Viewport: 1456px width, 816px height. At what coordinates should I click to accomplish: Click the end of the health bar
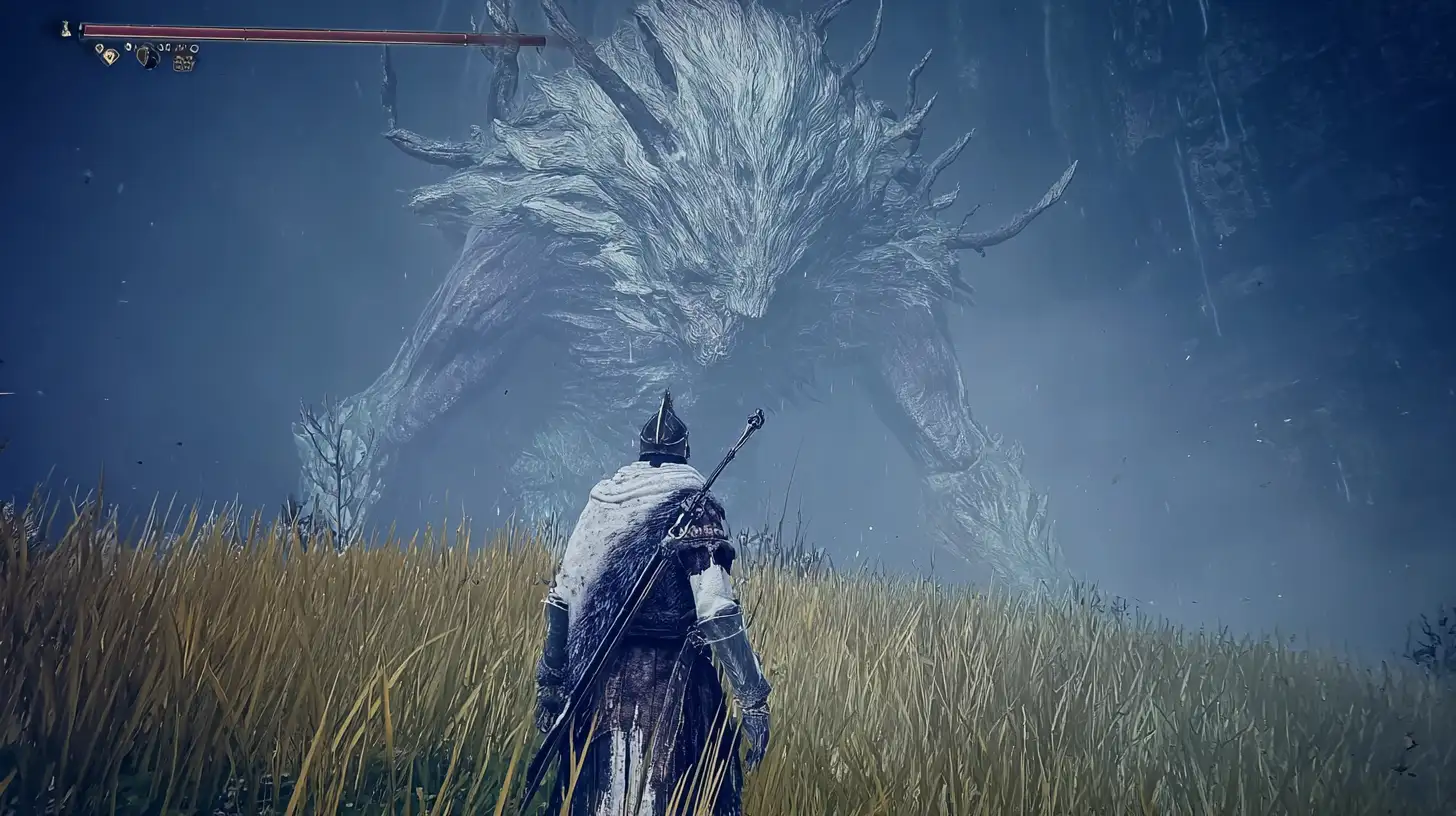coord(542,38)
